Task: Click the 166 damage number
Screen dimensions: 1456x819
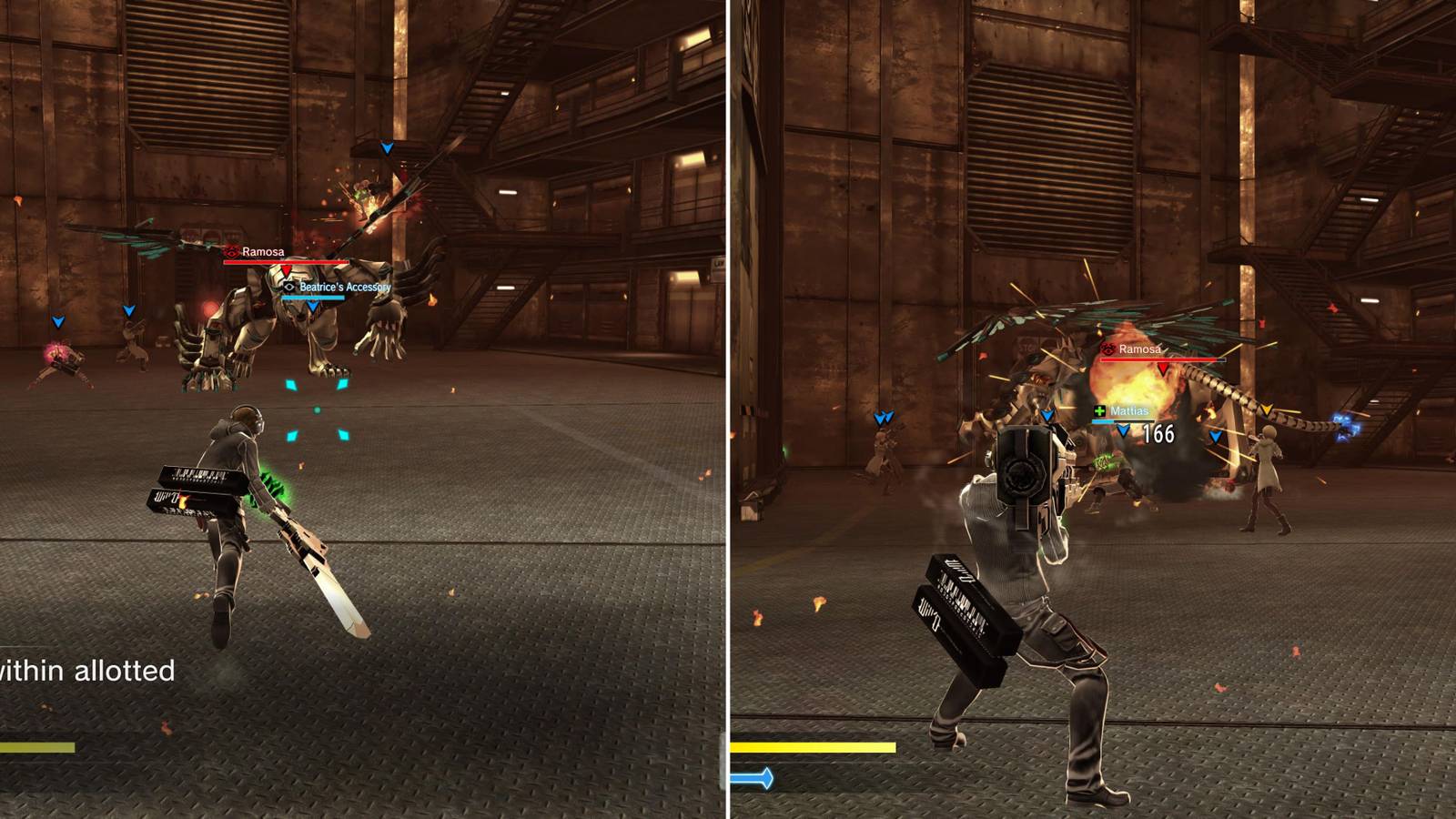Action: 1158,434
